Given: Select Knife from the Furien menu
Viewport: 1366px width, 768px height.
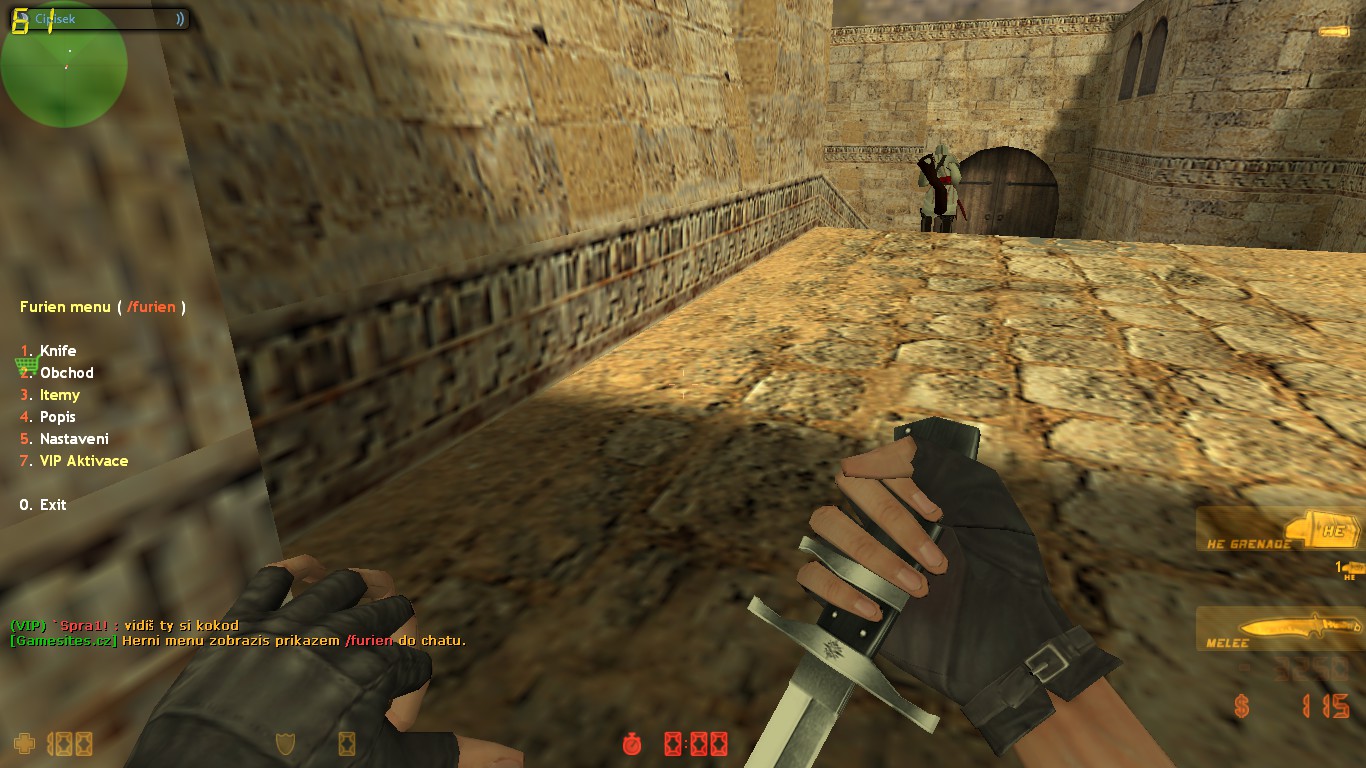Looking at the screenshot, I should (57, 351).
